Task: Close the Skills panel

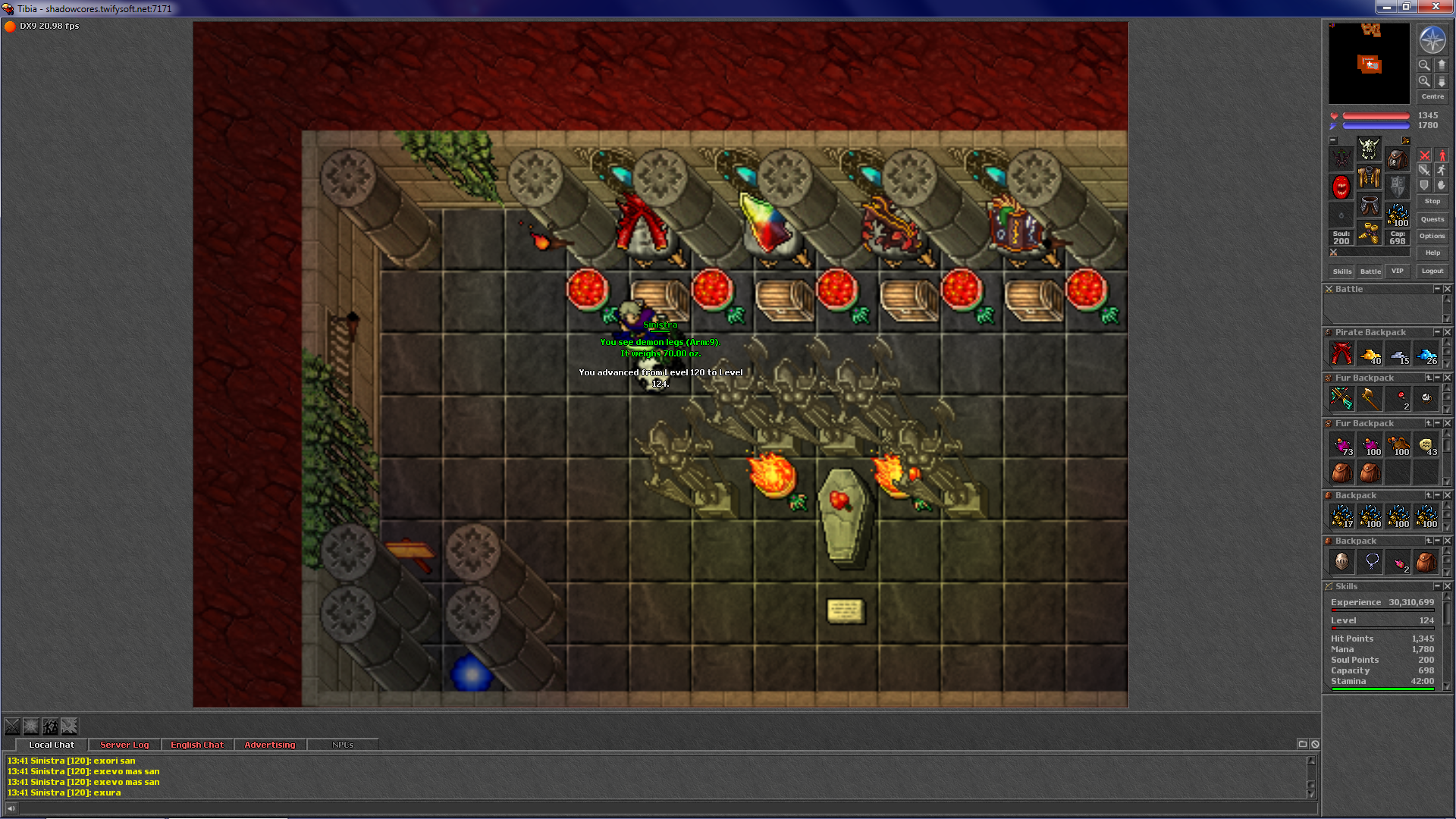Action: 1447,586
